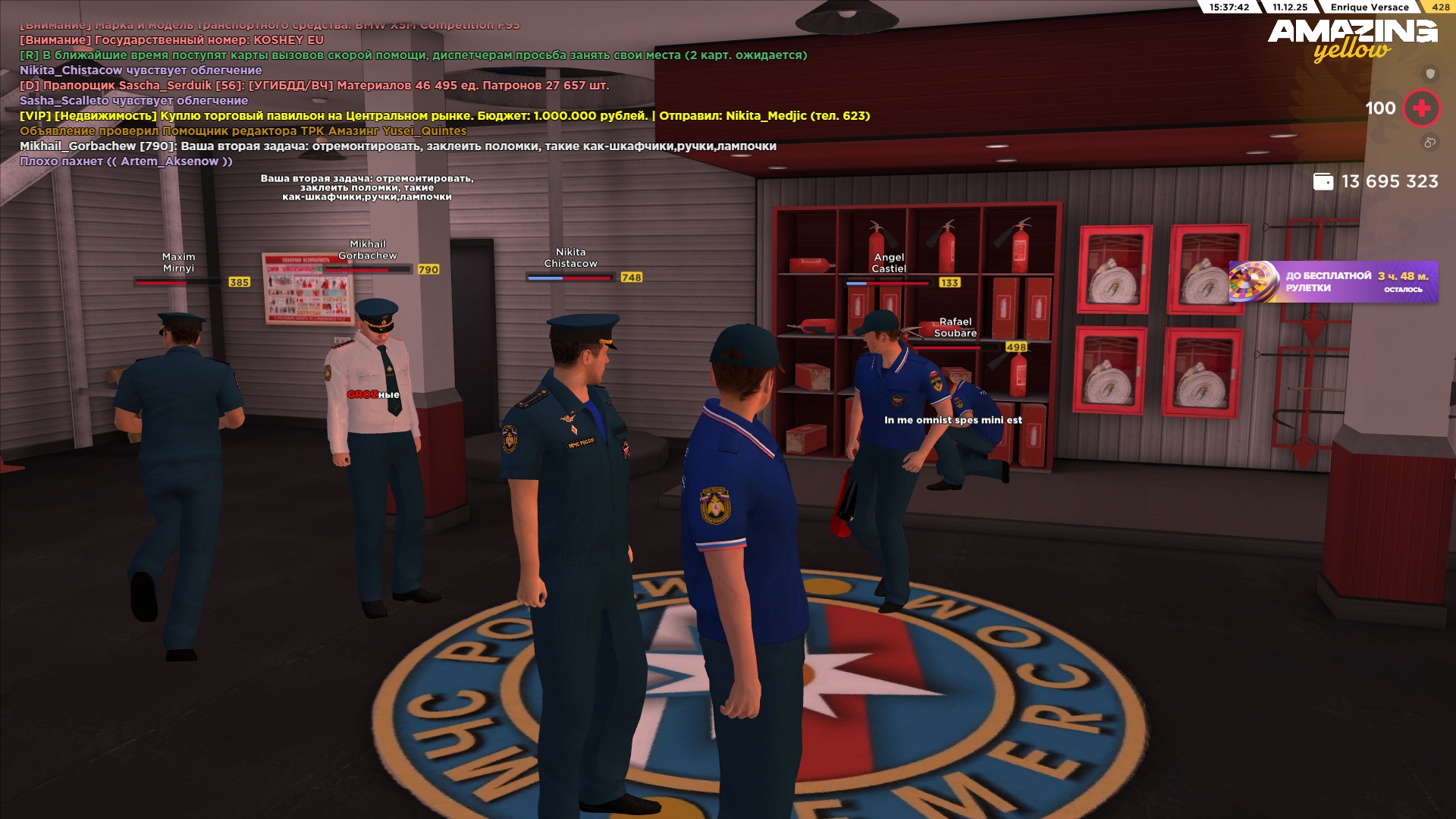Click Mikhail_Gorbachew's task message in chat
1456x819 pixels.
tap(397, 146)
